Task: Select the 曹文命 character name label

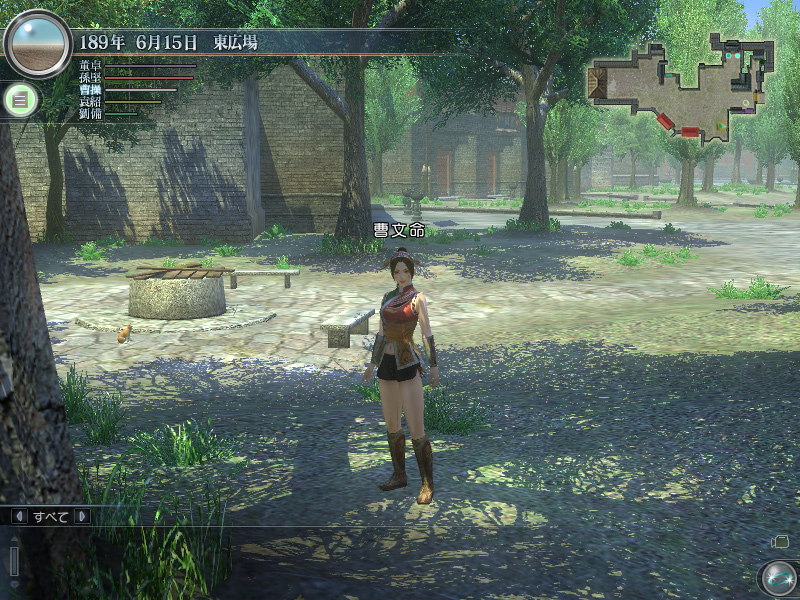Action: pos(399,230)
